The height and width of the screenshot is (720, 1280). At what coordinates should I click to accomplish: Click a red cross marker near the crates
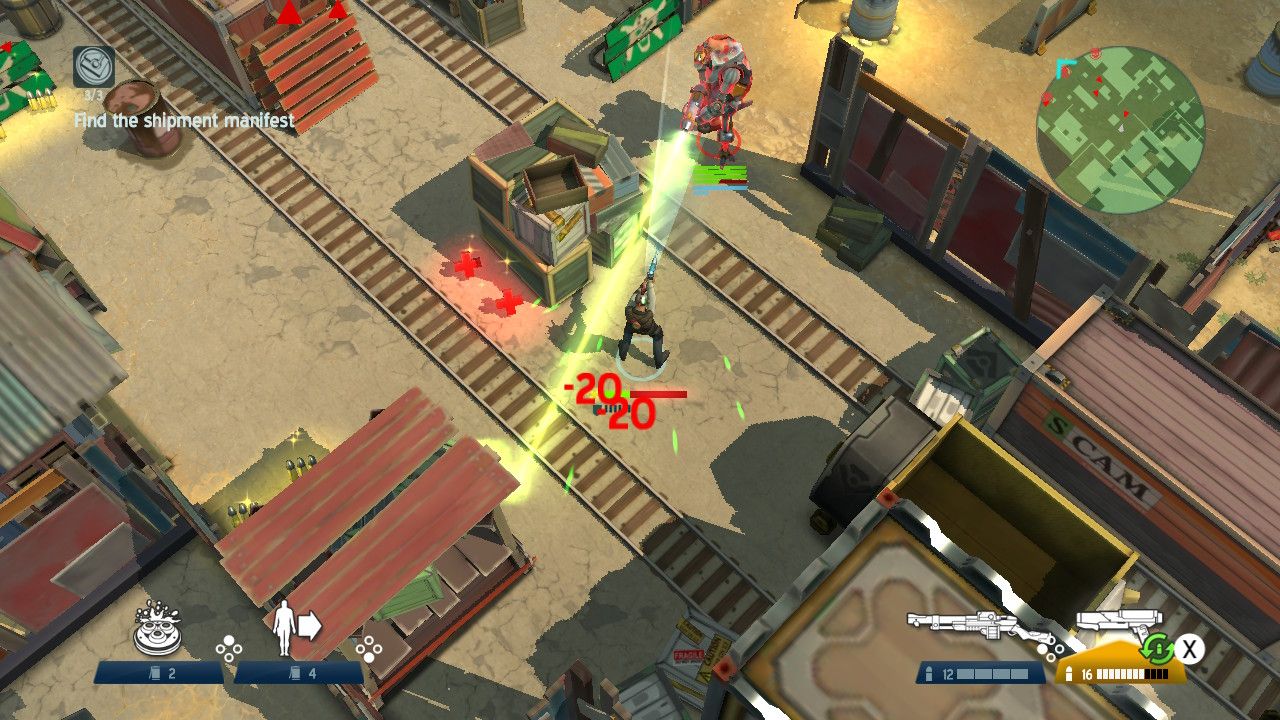(x=467, y=267)
